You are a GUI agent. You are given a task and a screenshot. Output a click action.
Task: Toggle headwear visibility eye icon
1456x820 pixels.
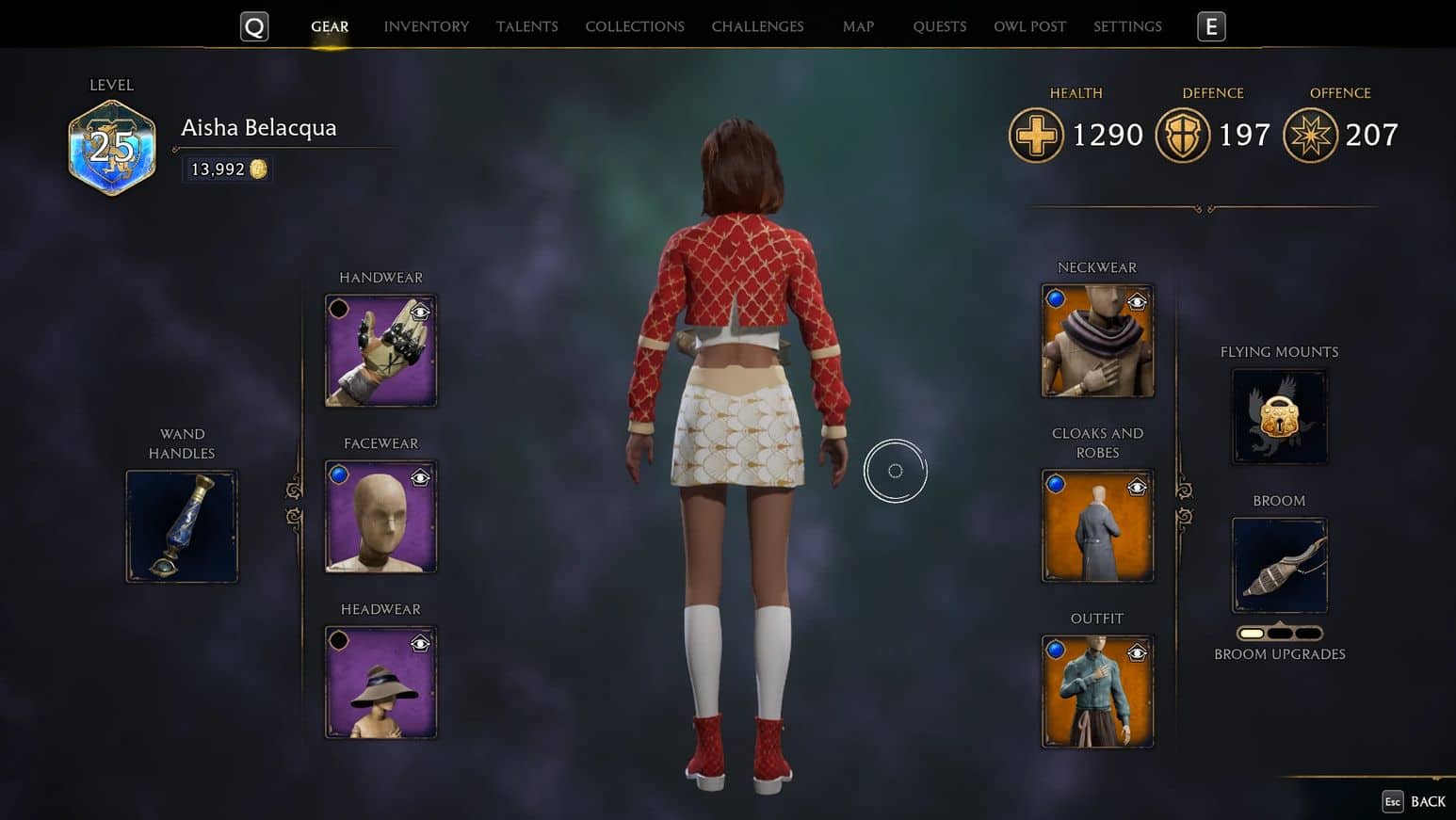(420, 644)
